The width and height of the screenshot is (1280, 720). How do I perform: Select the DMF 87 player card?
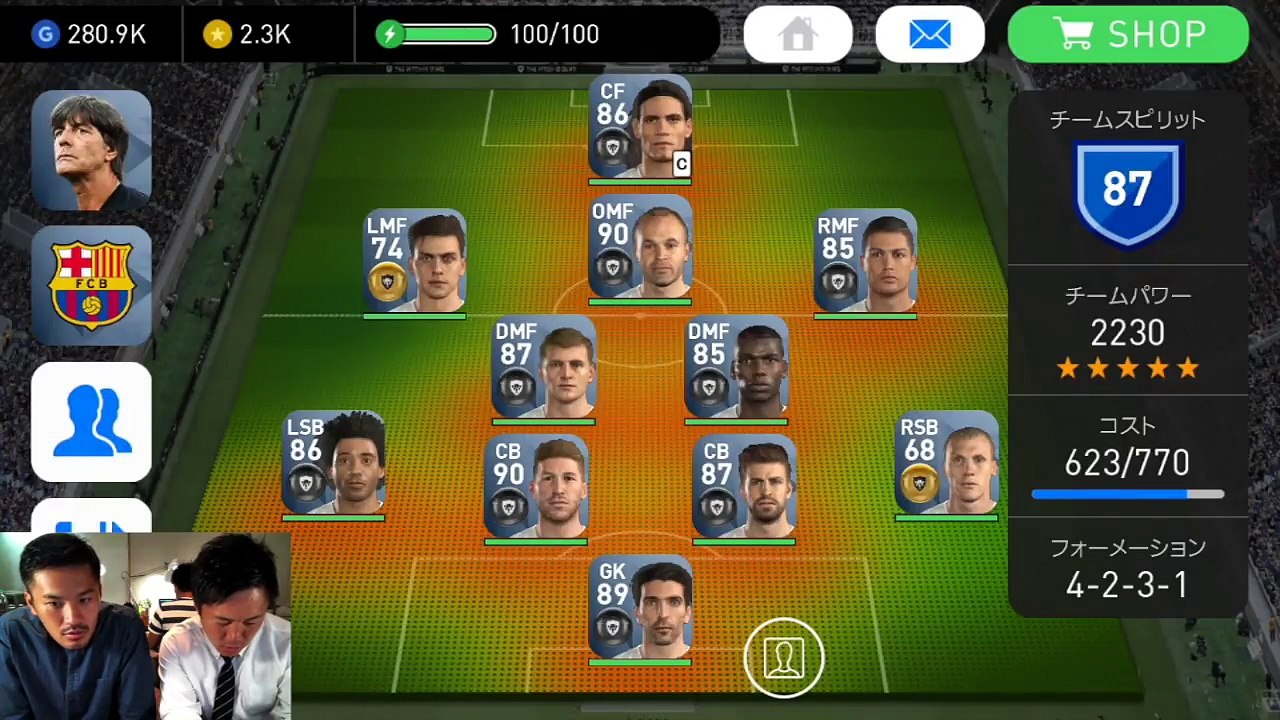coord(543,368)
